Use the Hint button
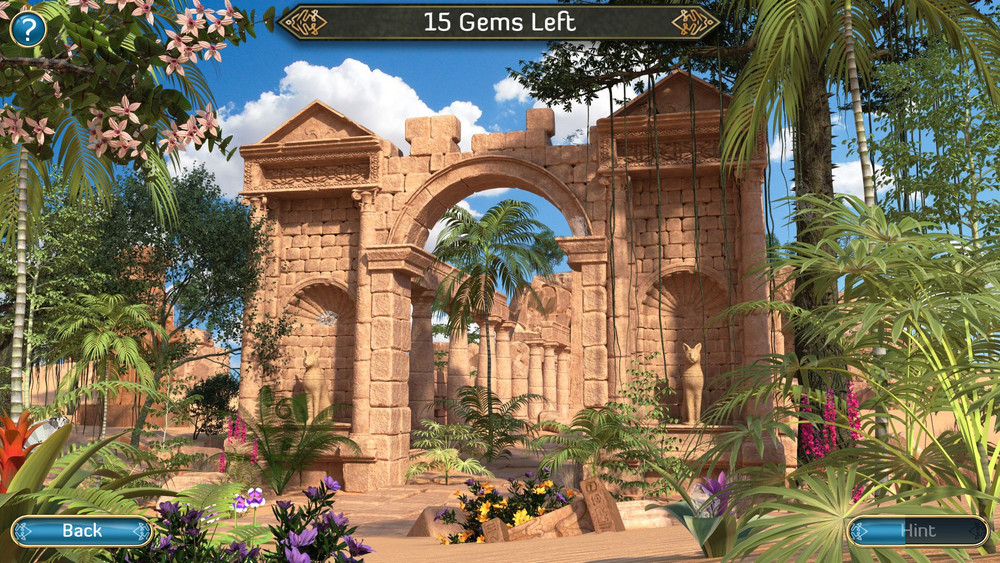1000x563 pixels. pyautogui.click(x=918, y=531)
